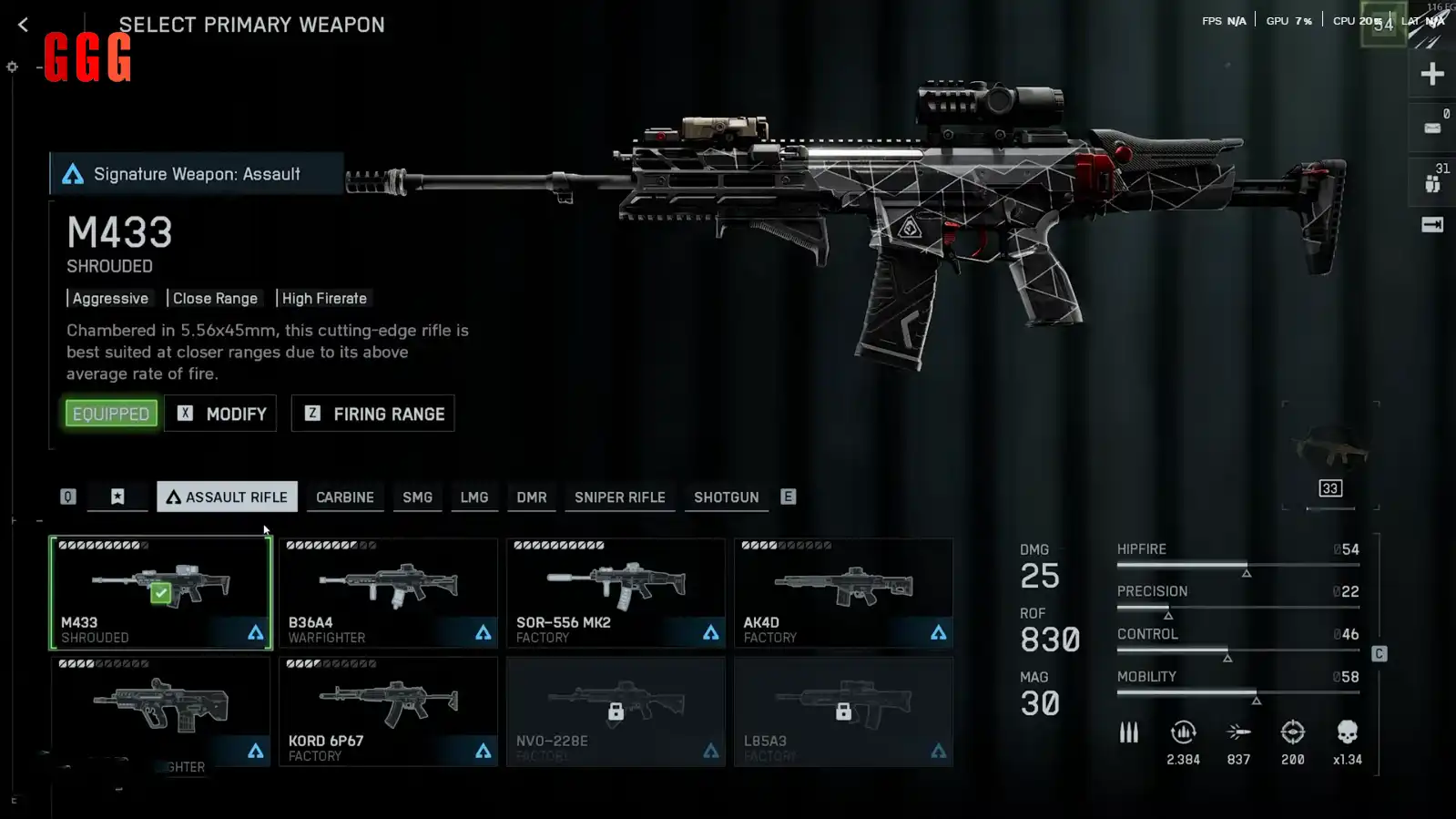Open the weapon preview thumbnail numbered 33

pos(1330,456)
